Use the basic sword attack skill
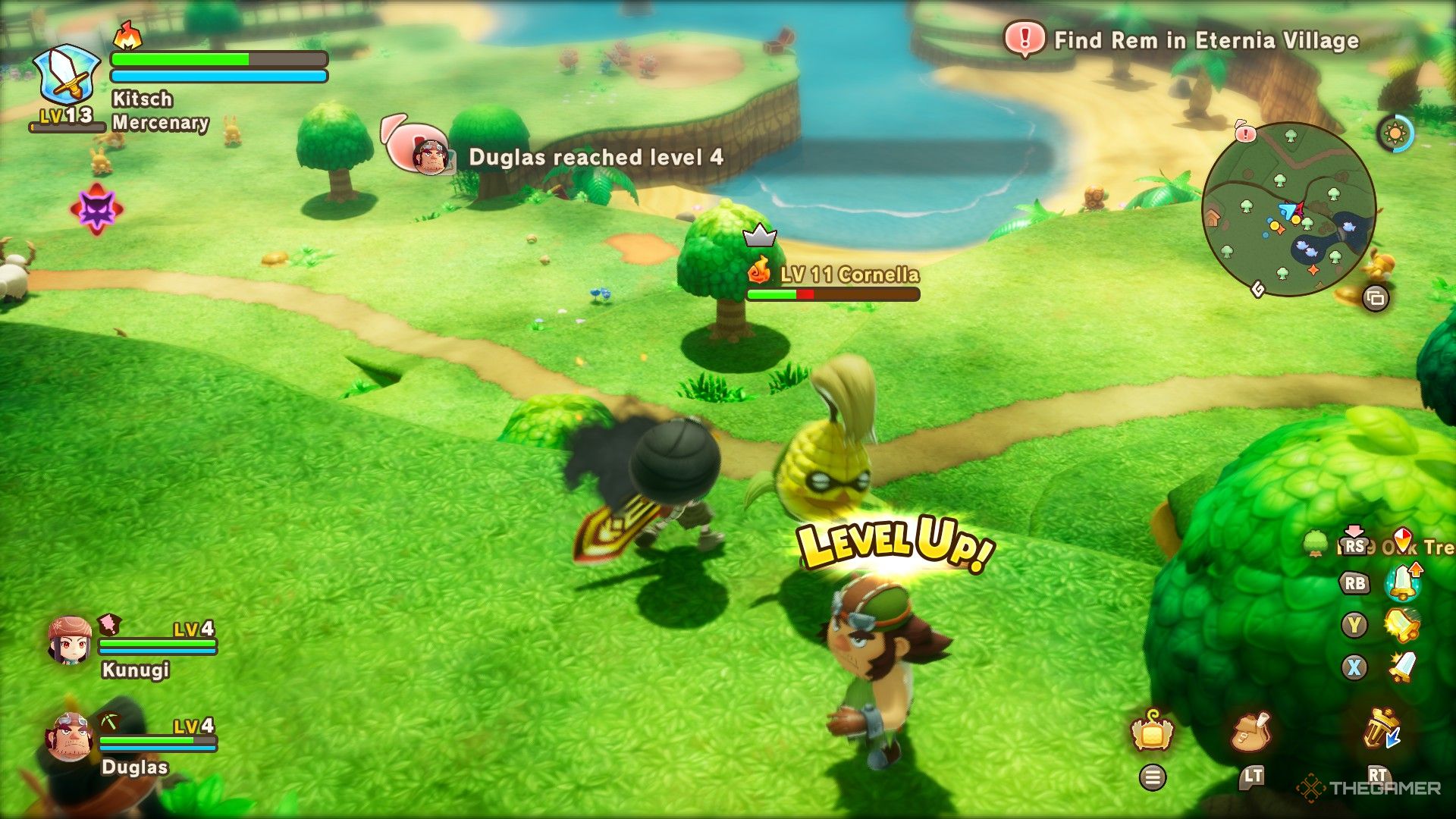The height and width of the screenshot is (819, 1456). [1401, 667]
